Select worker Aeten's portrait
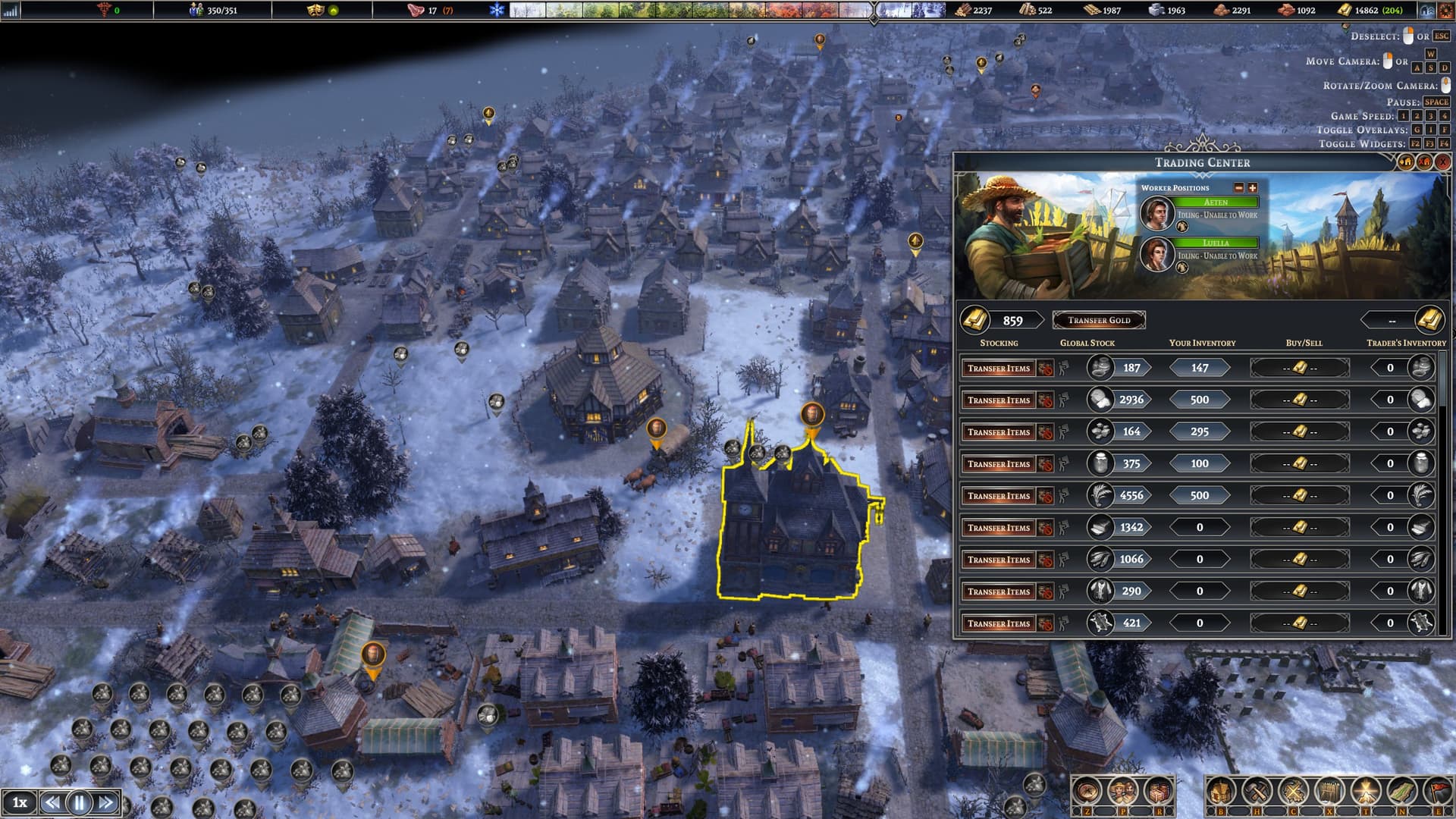The width and height of the screenshot is (1456, 819). click(1157, 213)
